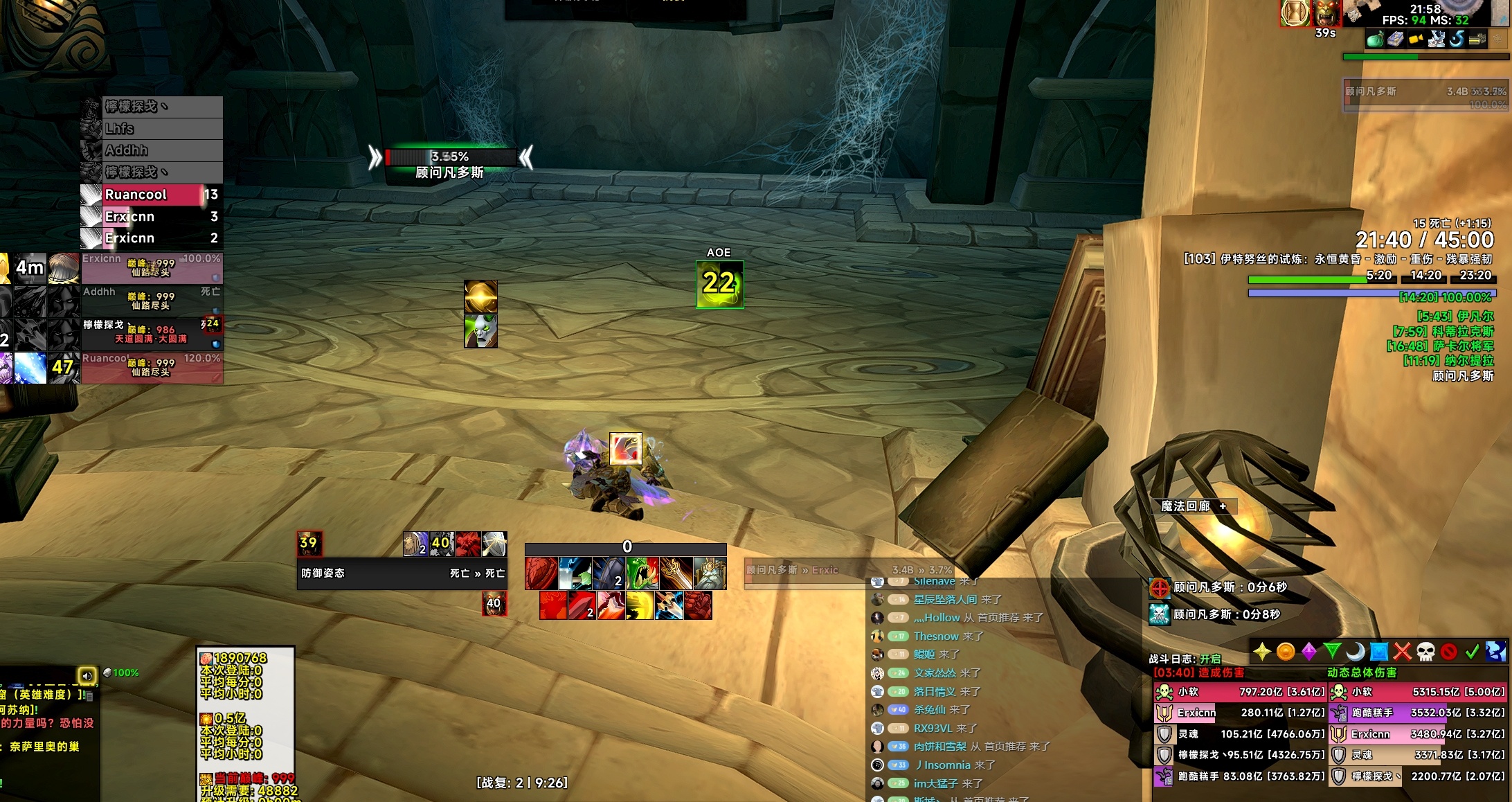Click the 魔法回廊 nameplate plus button

(1223, 506)
